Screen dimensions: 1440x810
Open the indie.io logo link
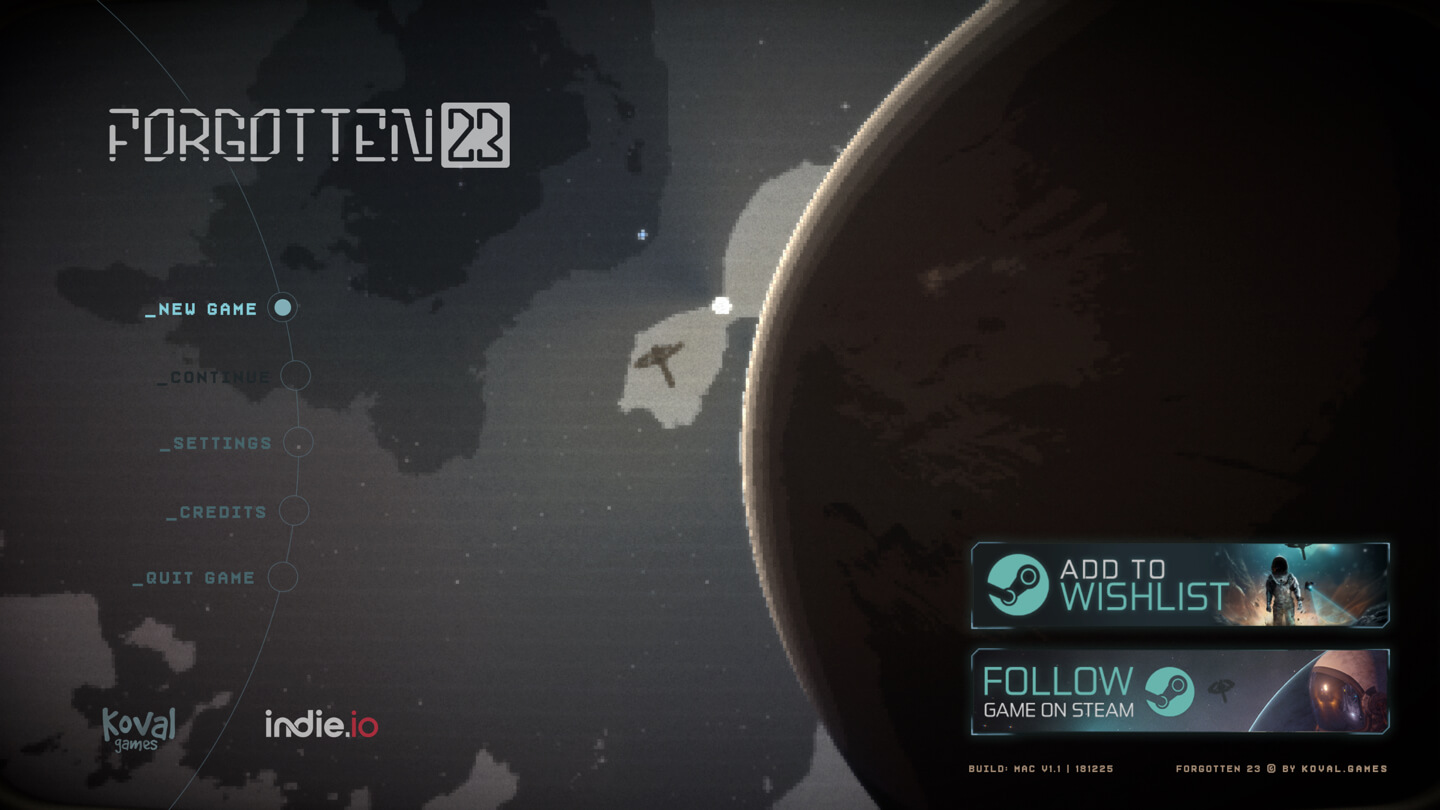tap(321, 724)
